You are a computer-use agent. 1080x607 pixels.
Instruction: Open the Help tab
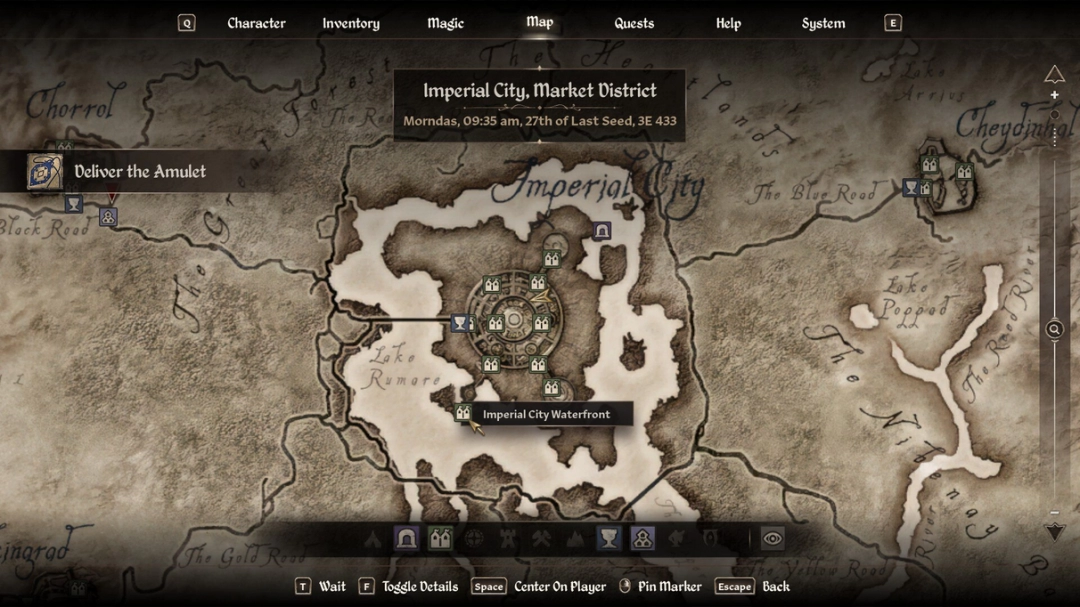(728, 23)
